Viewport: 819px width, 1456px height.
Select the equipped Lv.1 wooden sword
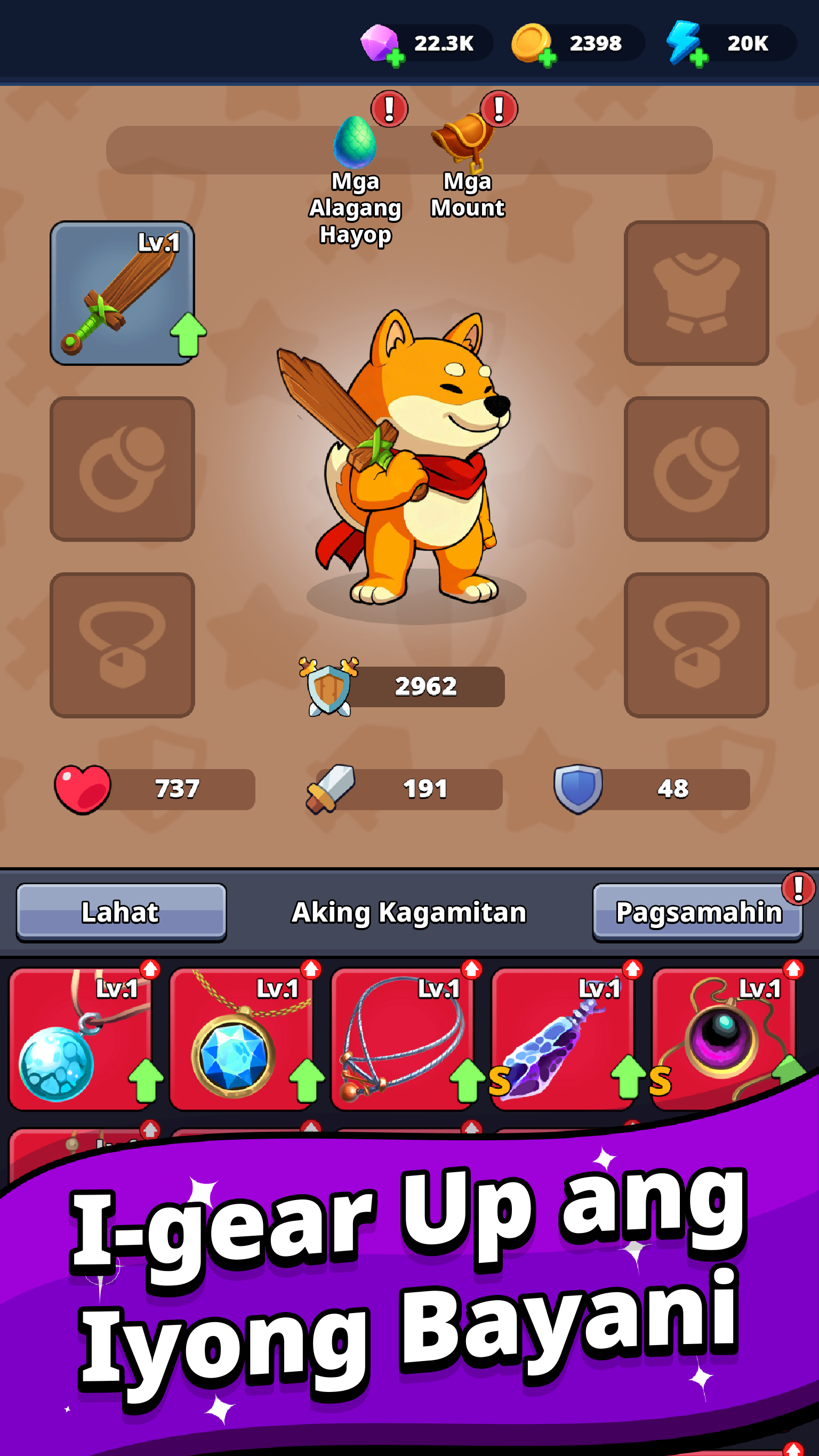point(122,294)
